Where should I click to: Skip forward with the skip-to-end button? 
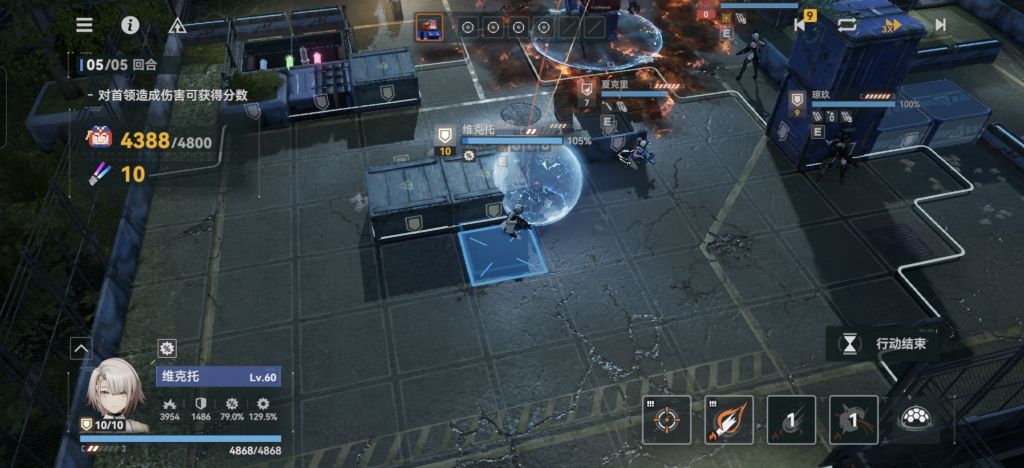940,25
